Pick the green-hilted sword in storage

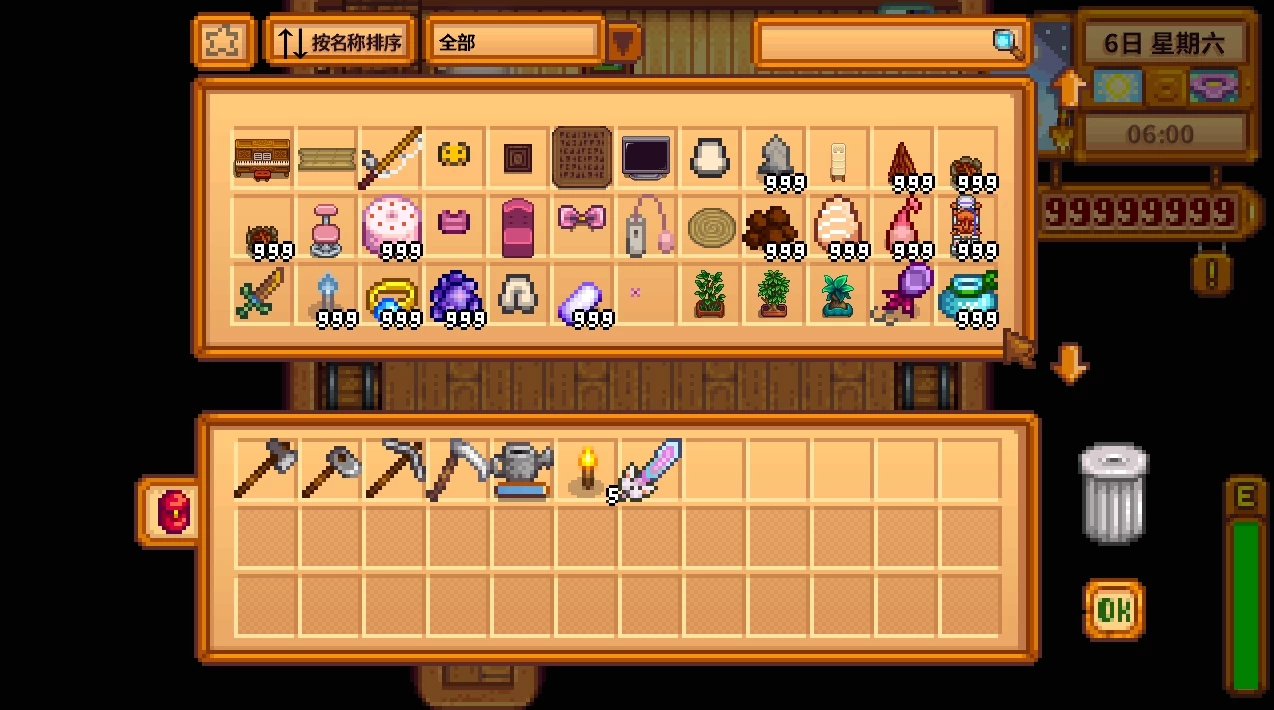click(x=262, y=293)
